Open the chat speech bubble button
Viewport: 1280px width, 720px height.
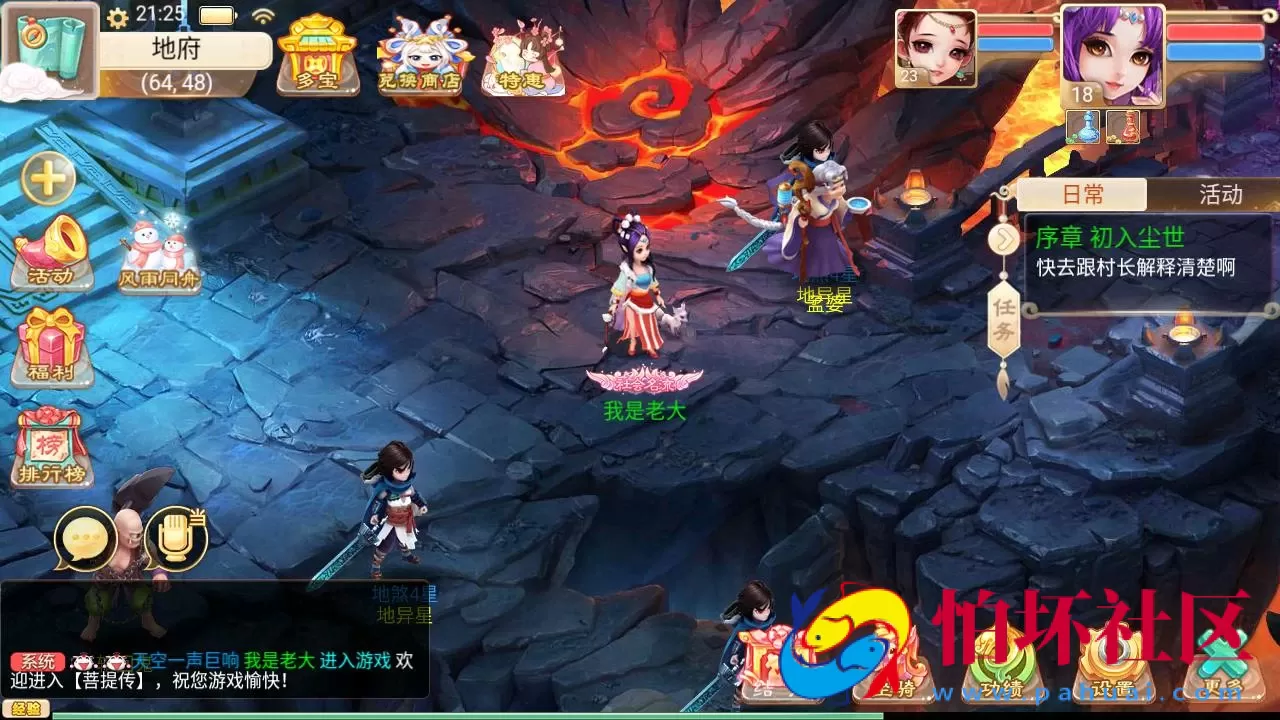[86, 539]
